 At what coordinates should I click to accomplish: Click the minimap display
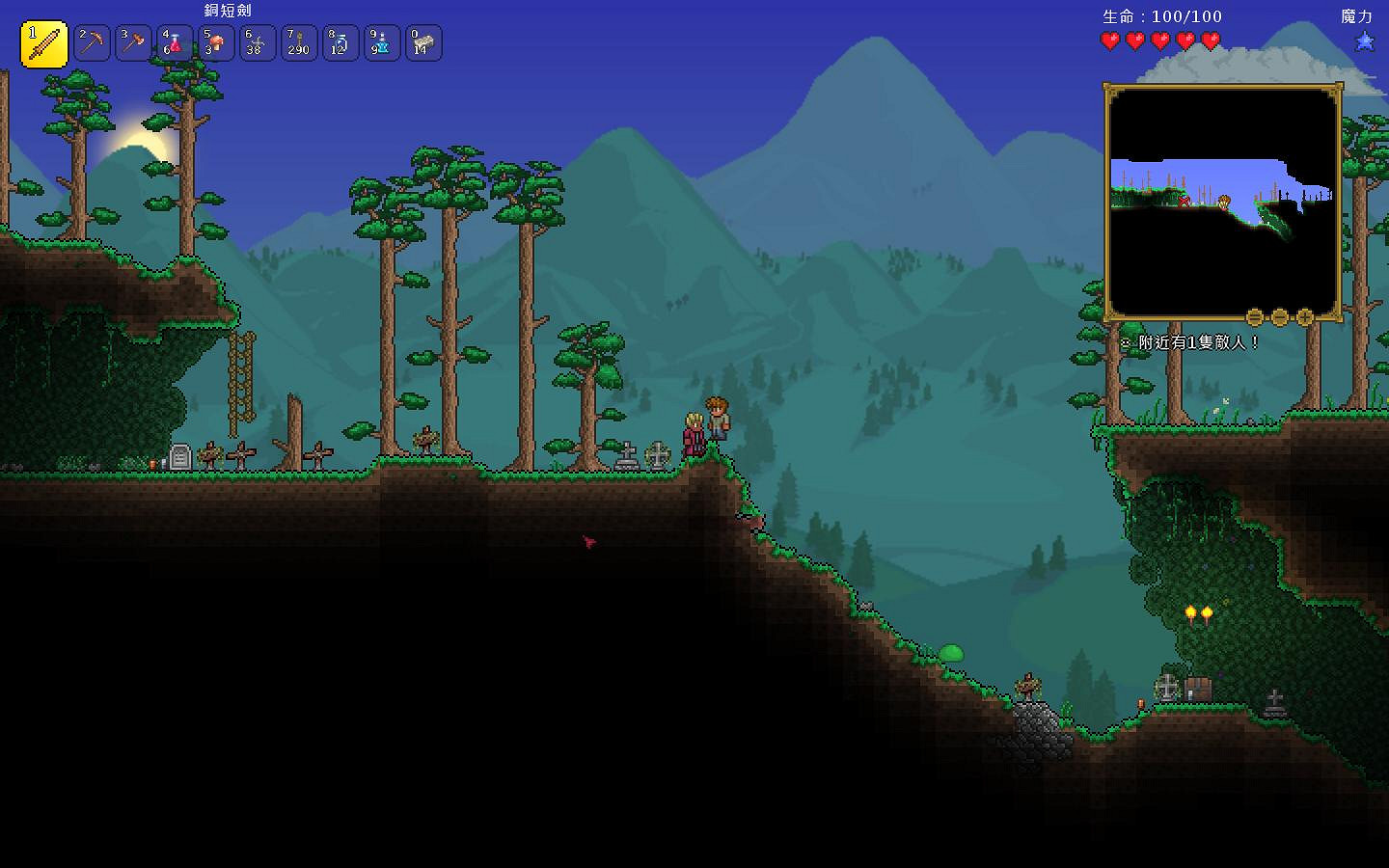[x=1222, y=201]
